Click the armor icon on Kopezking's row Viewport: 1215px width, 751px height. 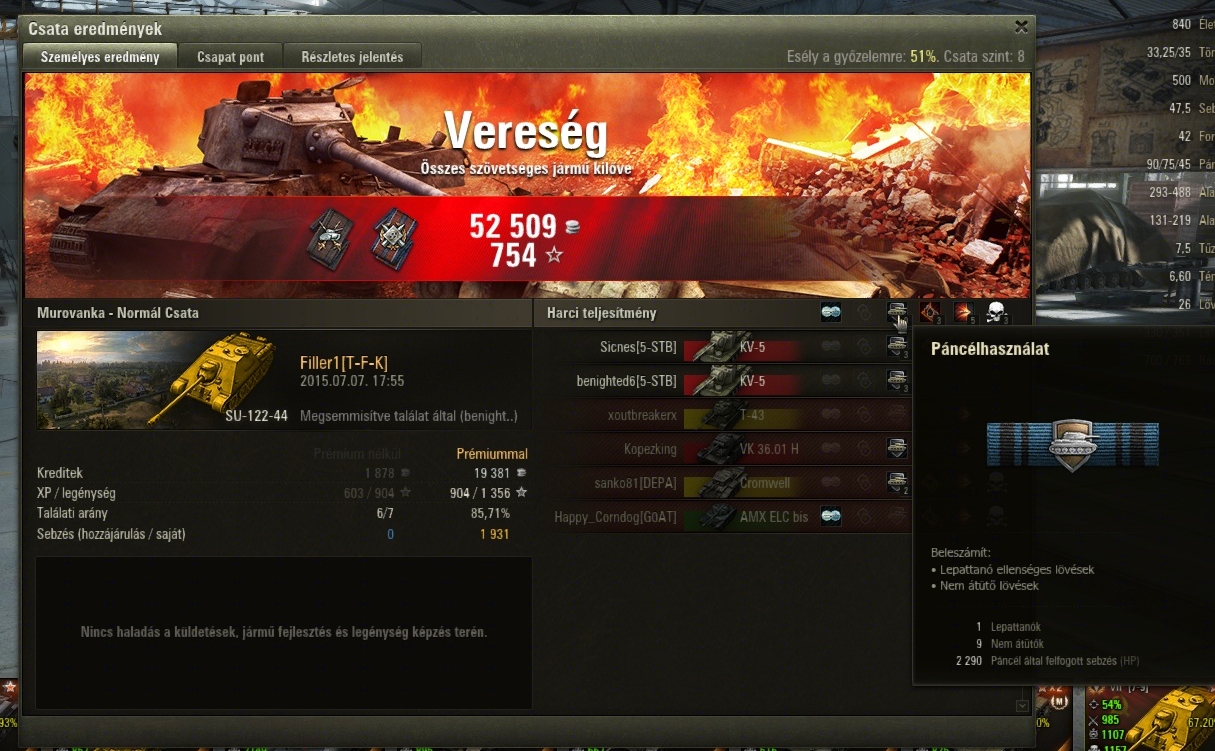[897, 449]
